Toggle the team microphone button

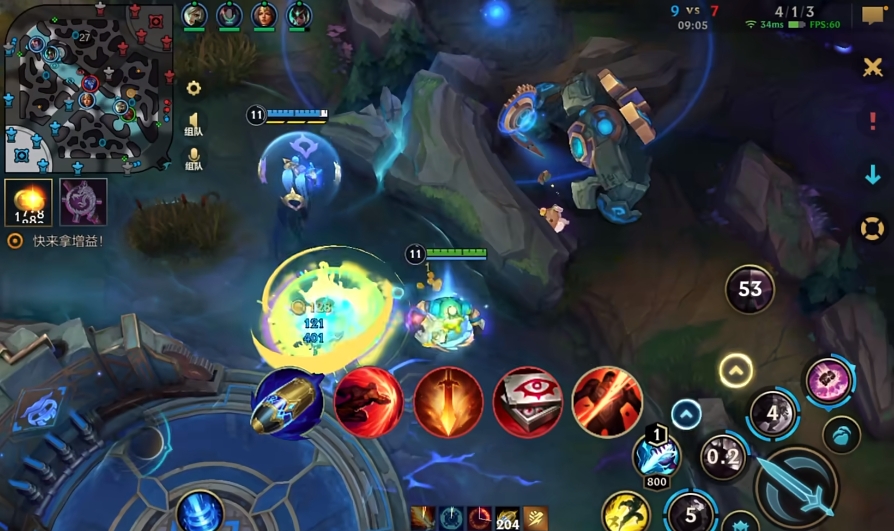coord(194,158)
